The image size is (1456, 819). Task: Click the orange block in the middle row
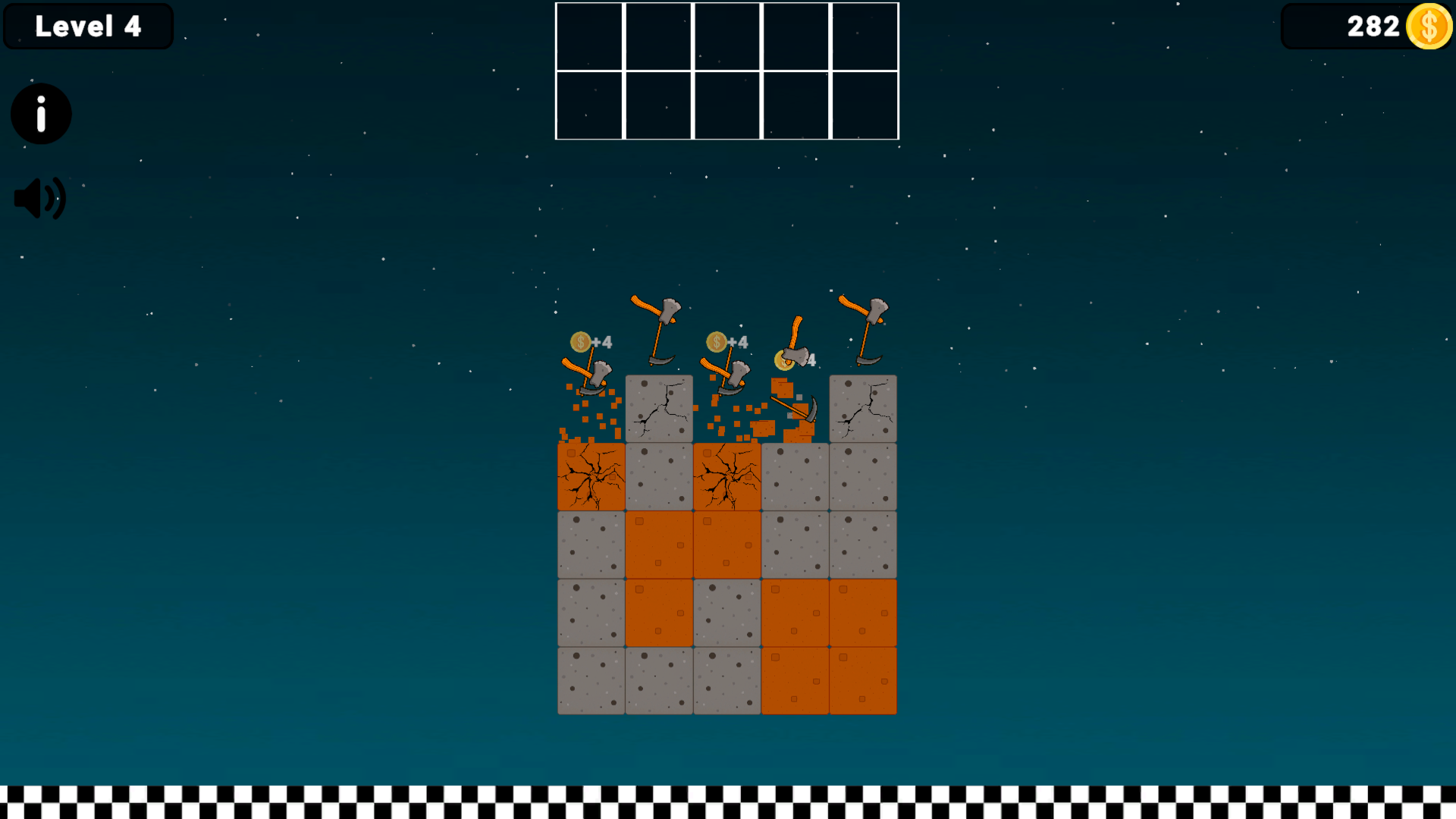[x=658, y=544]
